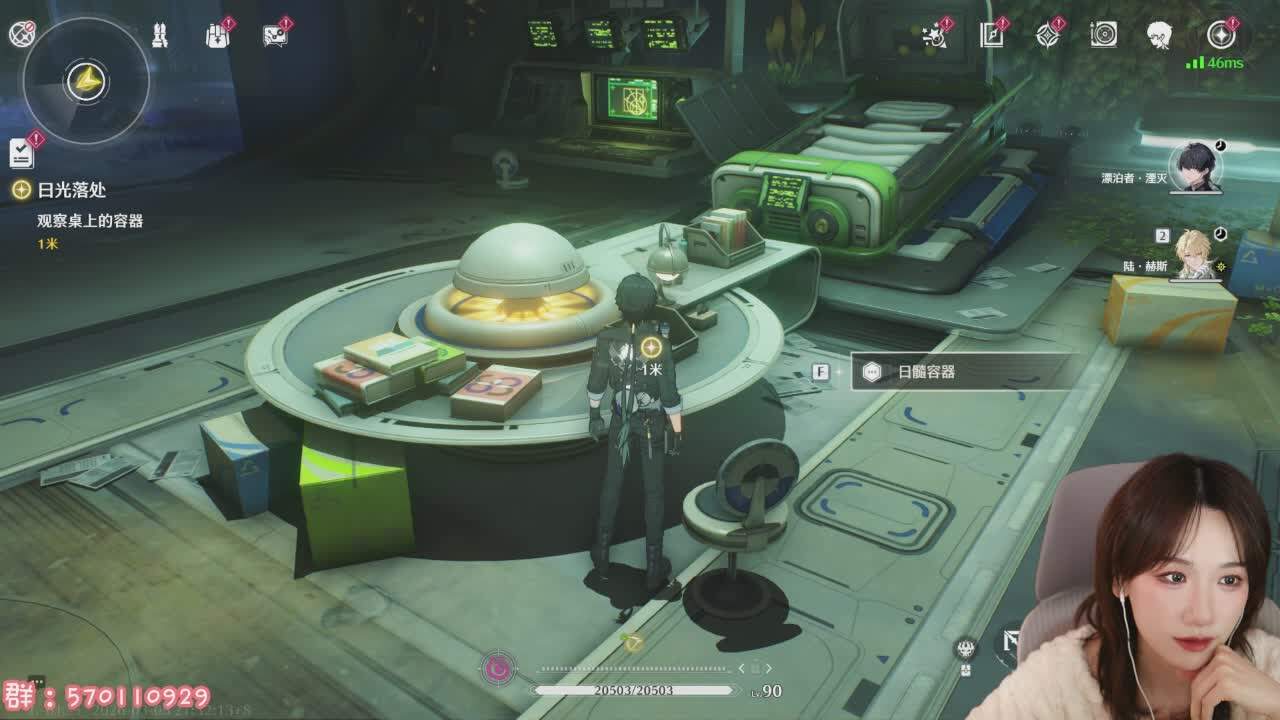Switch to 陆·赫斯 character portrait

pyautogui.click(x=1195, y=255)
